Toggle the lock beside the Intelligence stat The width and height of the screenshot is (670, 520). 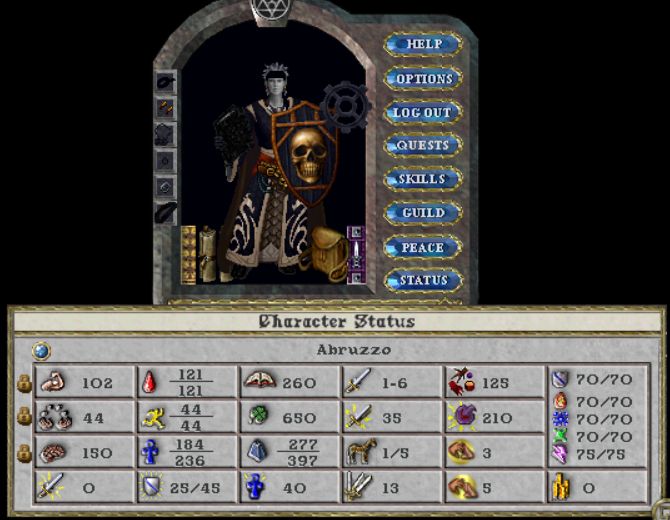(x=23, y=453)
